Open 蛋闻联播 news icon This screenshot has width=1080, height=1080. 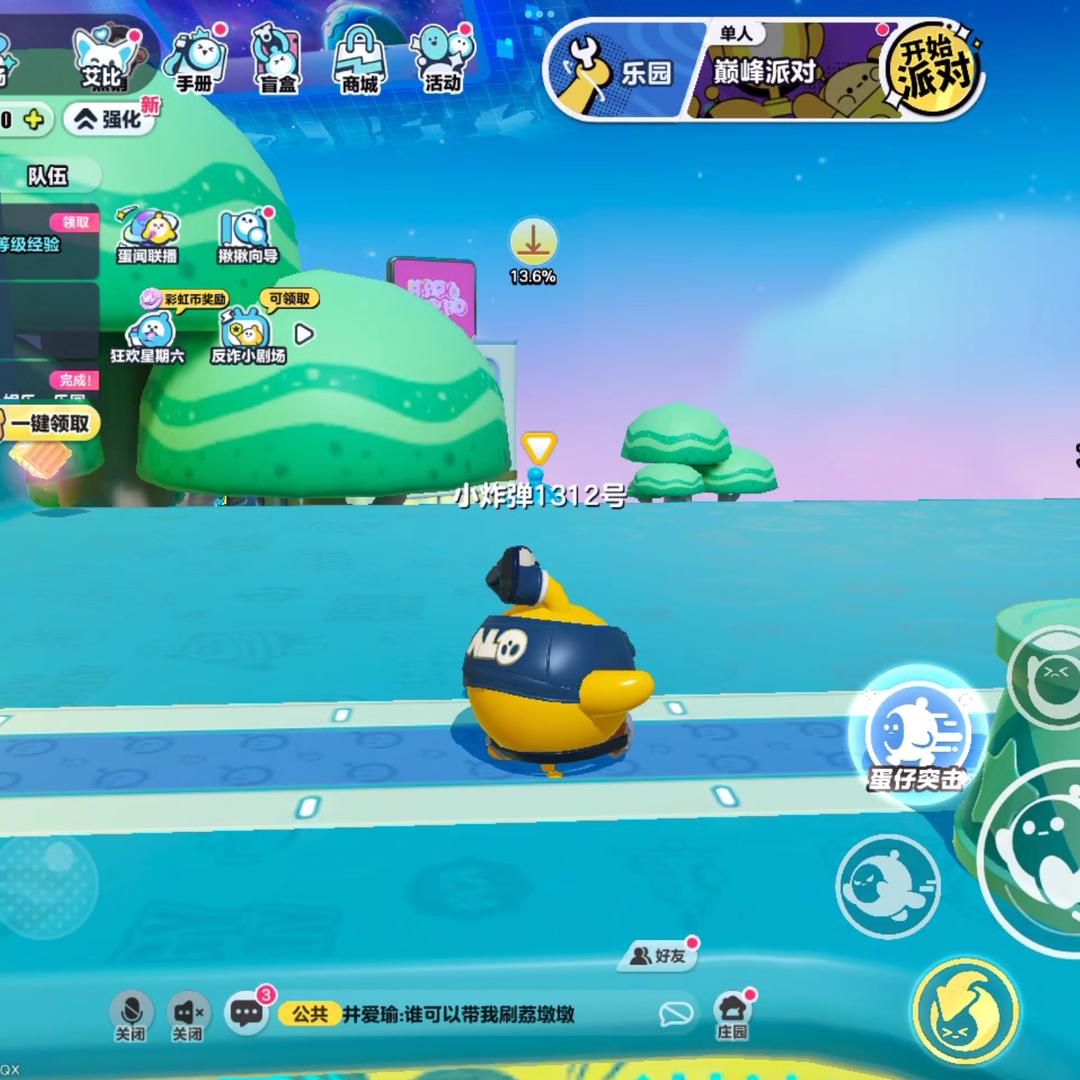tap(147, 236)
